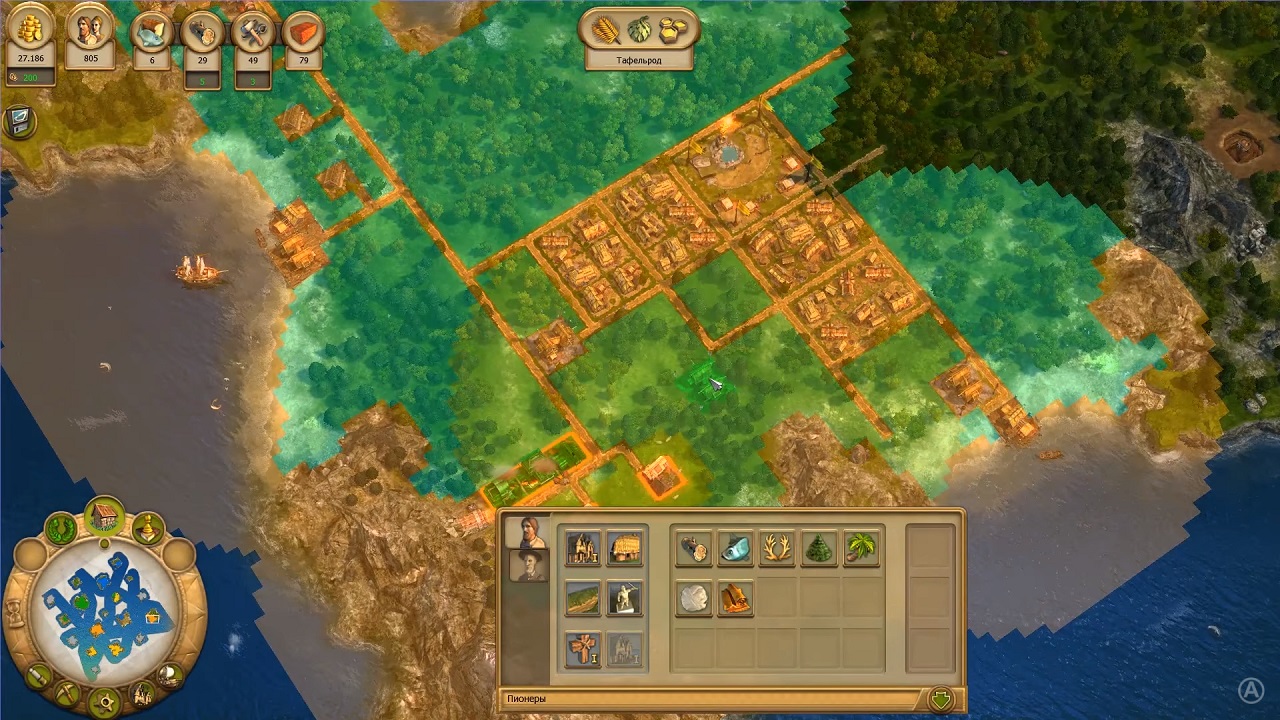Choose the statue monument building
The width and height of the screenshot is (1280, 720).
click(x=625, y=598)
